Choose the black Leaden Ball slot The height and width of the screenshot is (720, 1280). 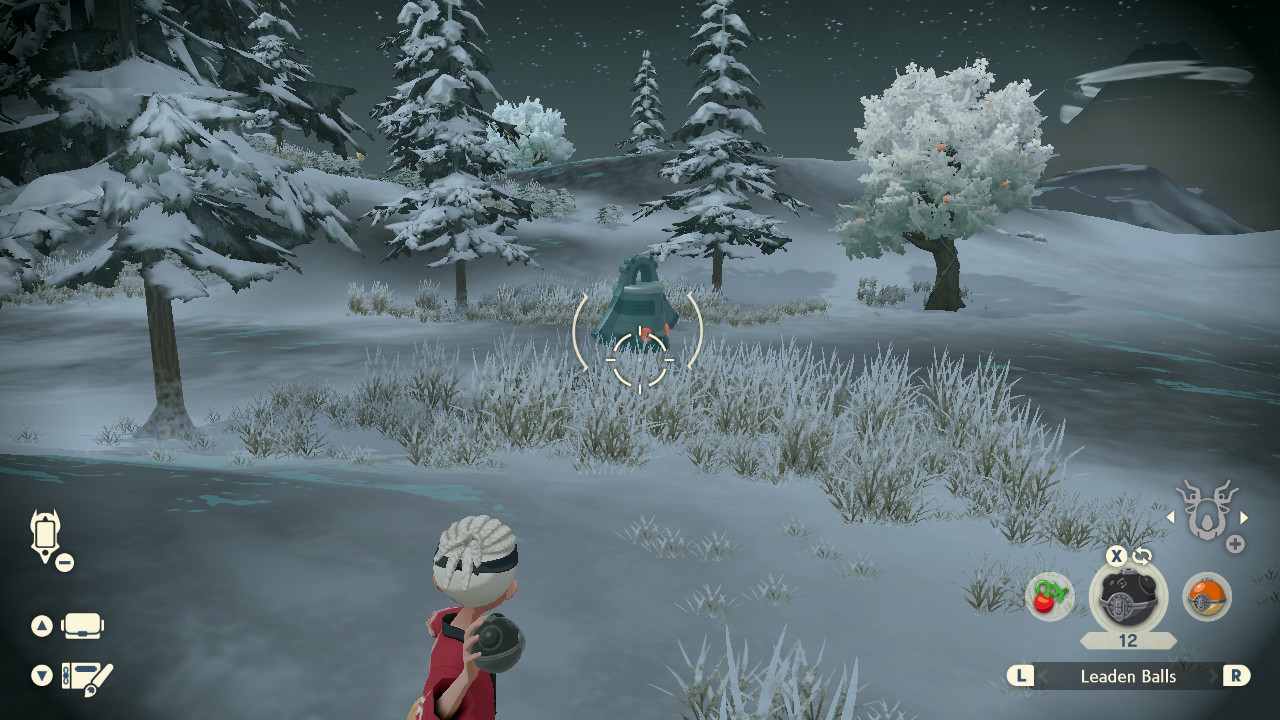[x=1127, y=596]
